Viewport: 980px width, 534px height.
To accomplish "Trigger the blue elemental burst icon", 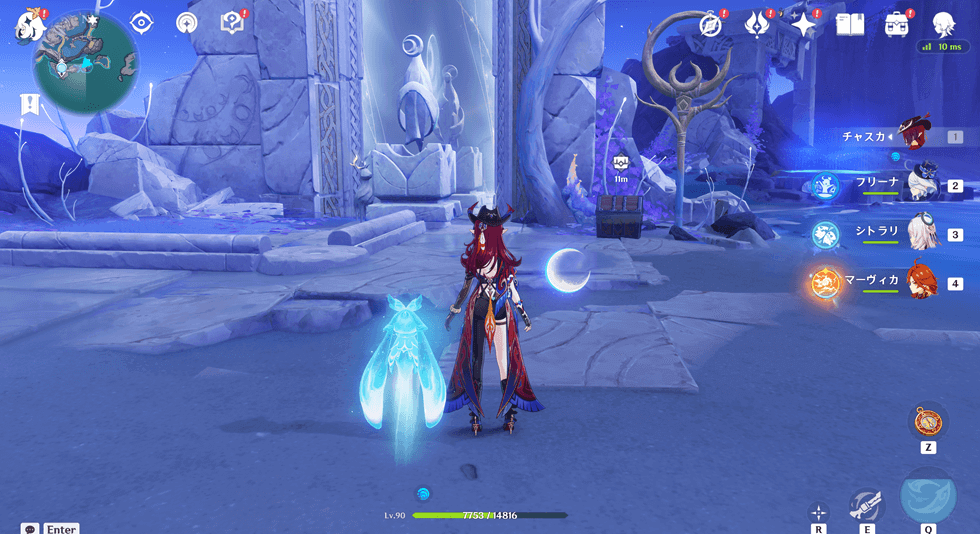I will [x=928, y=497].
